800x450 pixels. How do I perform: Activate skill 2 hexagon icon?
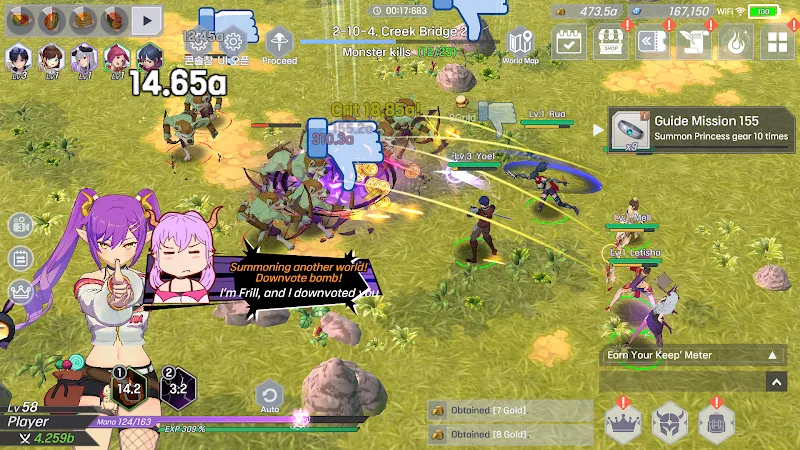pos(178,388)
